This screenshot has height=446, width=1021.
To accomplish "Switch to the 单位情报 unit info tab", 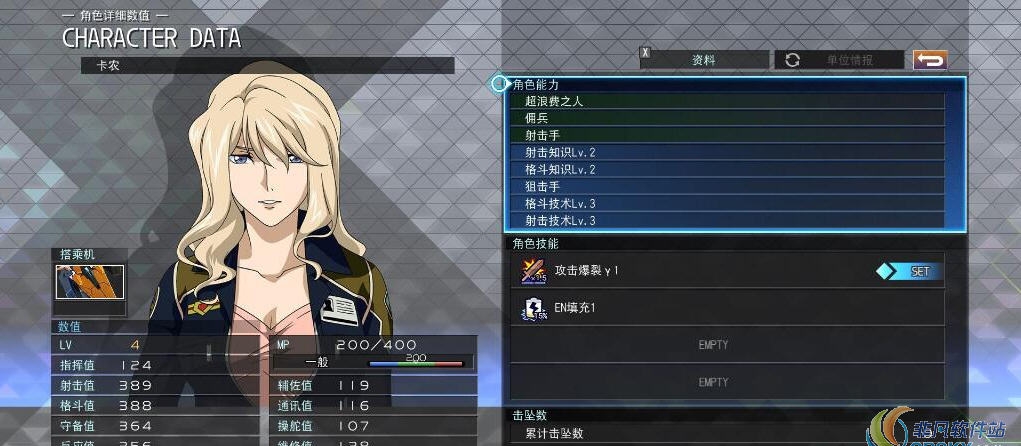I will (x=839, y=60).
